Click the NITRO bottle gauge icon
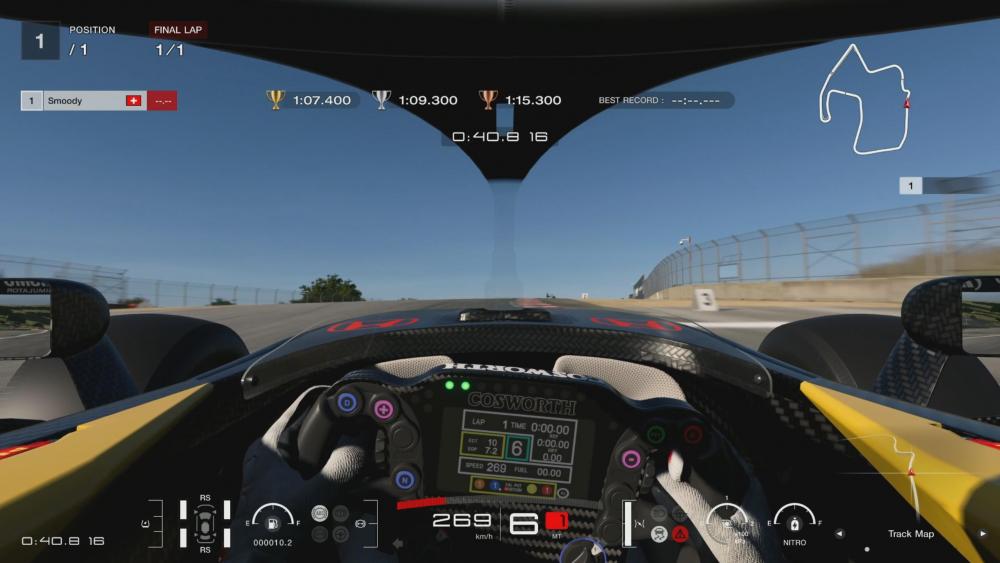 [x=794, y=521]
